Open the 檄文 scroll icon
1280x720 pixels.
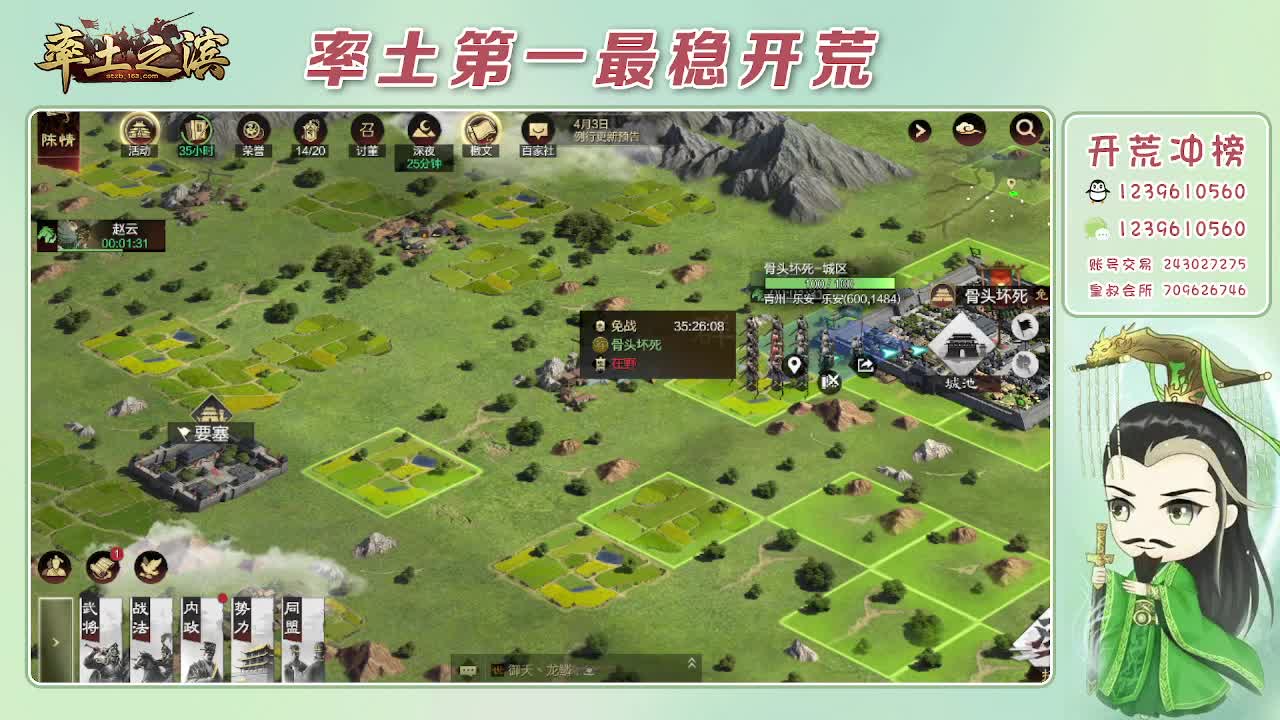click(x=480, y=130)
